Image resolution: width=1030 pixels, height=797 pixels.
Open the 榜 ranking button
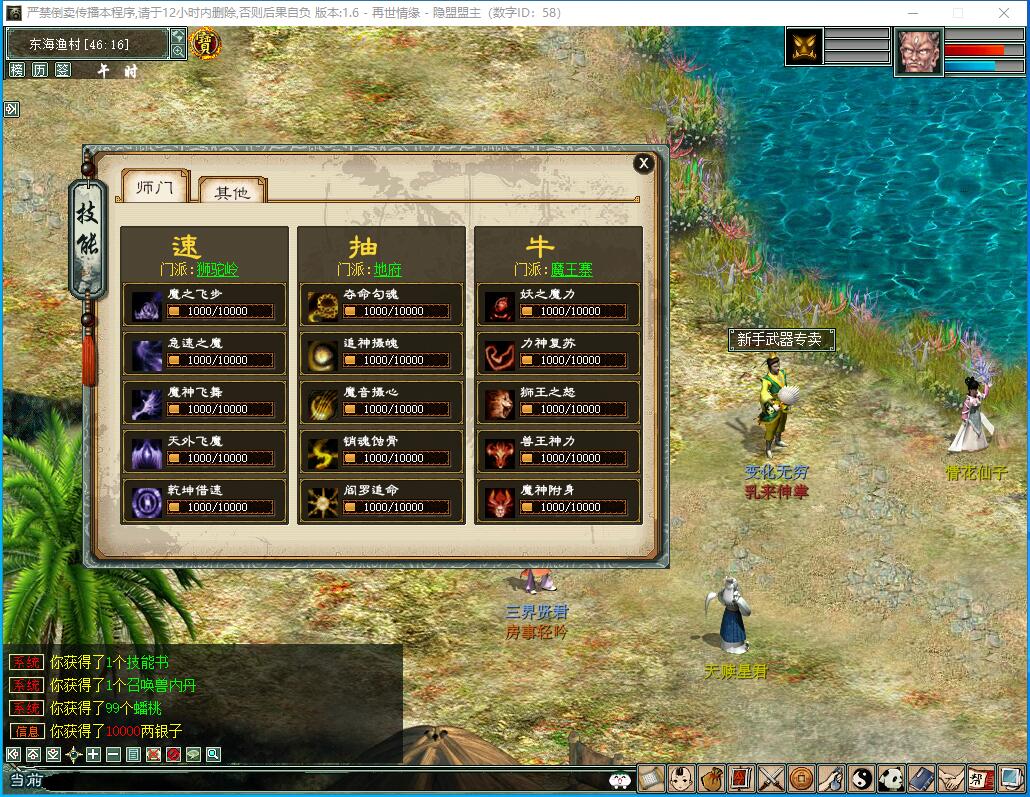[17, 70]
